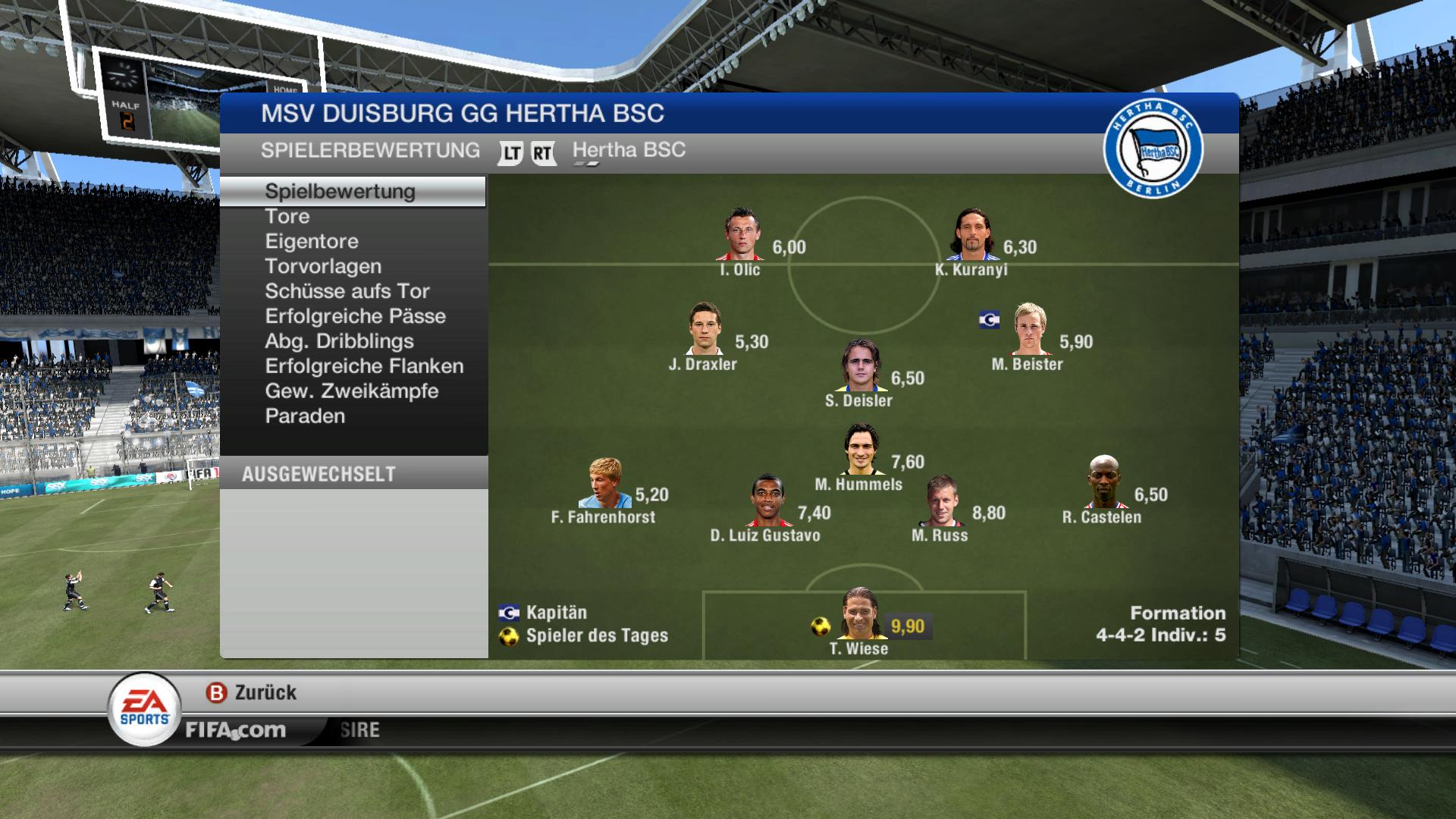Image resolution: width=1456 pixels, height=819 pixels.
Task: Select R. Castelen on the pitch
Action: [x=1103, y=482]
